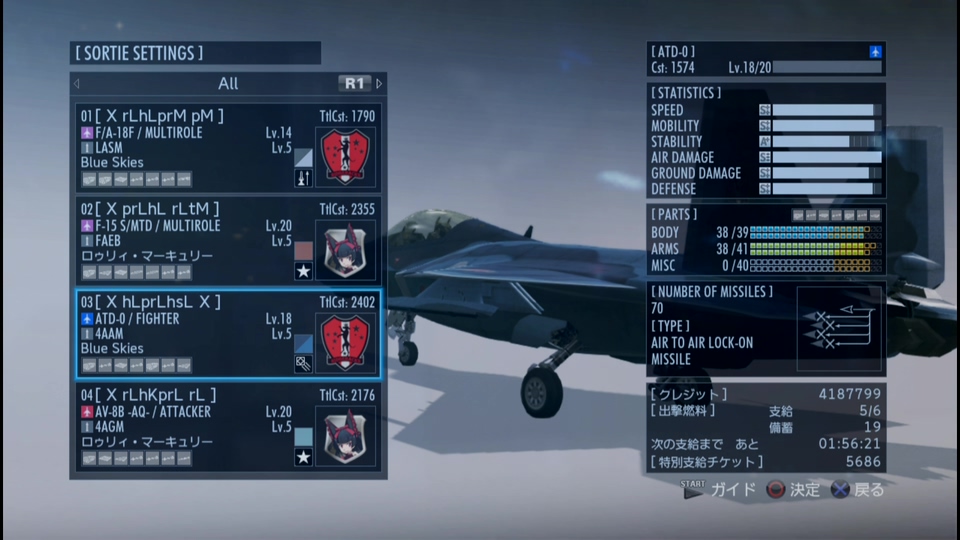Open the MISC parts row

click(x=765, y=265)
